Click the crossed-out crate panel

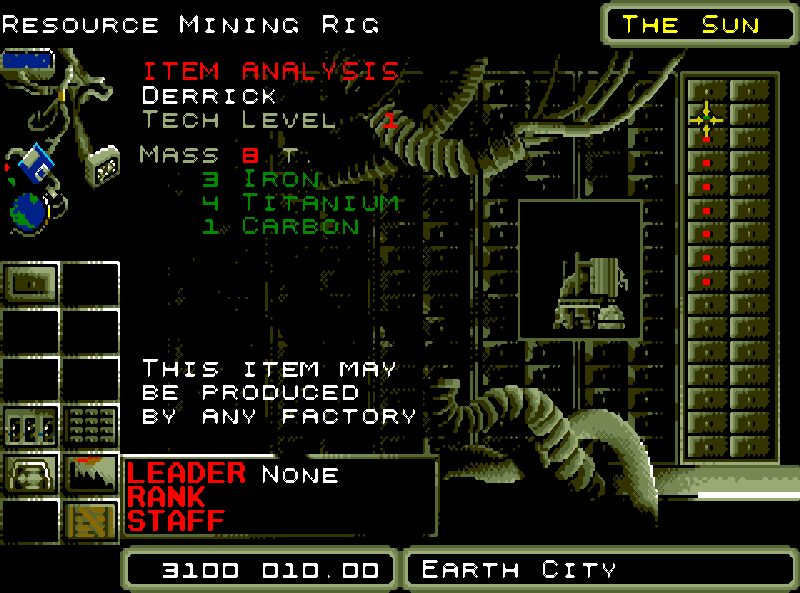[x=91, y=520]
